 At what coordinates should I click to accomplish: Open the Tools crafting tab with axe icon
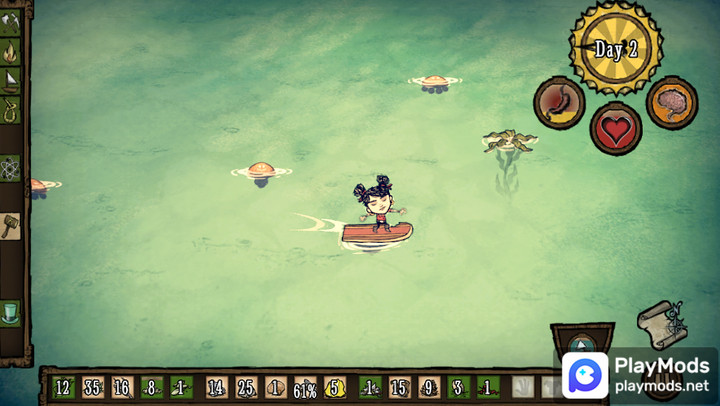[10, 22]
